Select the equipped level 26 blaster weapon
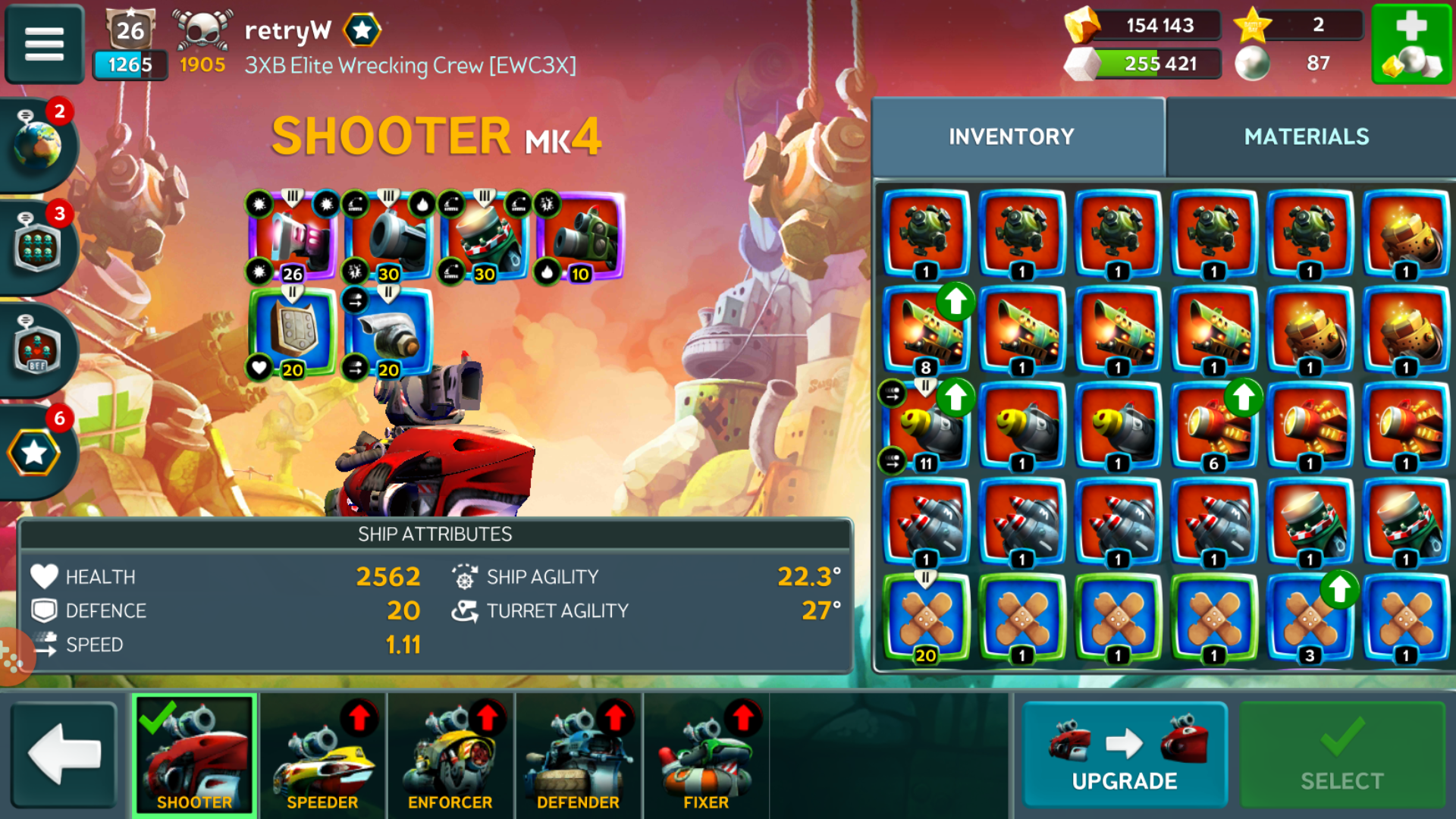Viewport: 1456px width, 819px height. tap(293, 237)
